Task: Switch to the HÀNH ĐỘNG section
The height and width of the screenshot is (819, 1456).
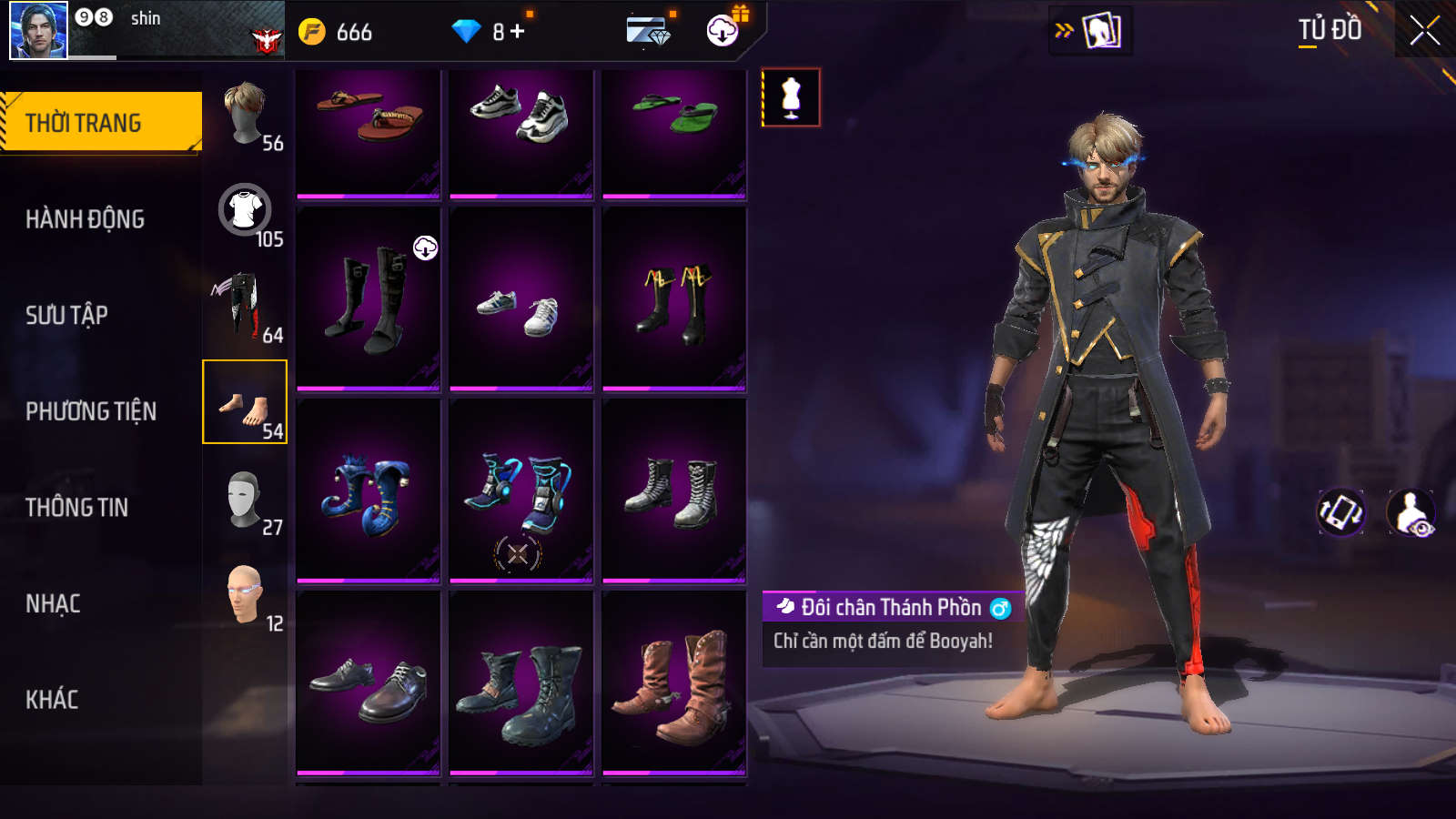Action: tap(85, 219)
